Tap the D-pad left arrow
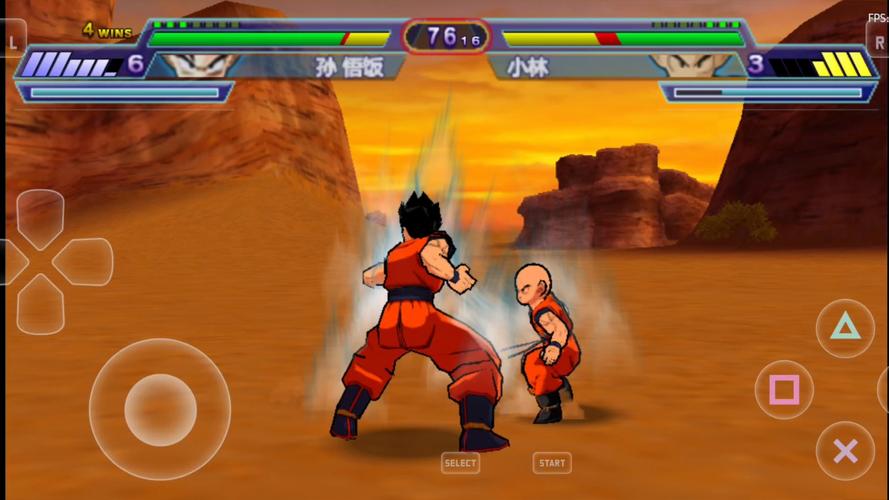The image size is (889, 500). click(10, 262)
